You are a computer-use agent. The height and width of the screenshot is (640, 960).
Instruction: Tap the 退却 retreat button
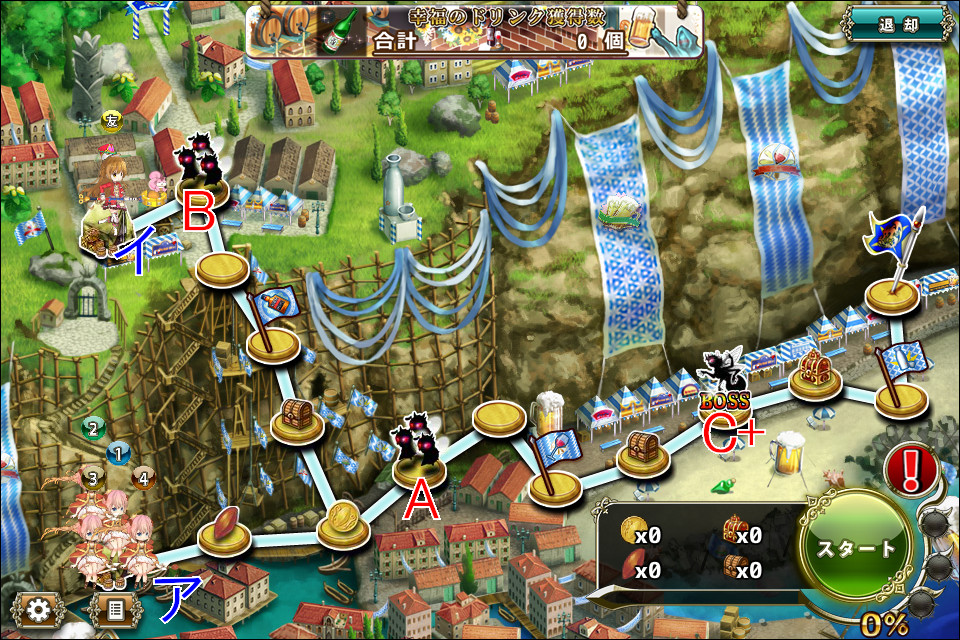[x=895, y=25]
